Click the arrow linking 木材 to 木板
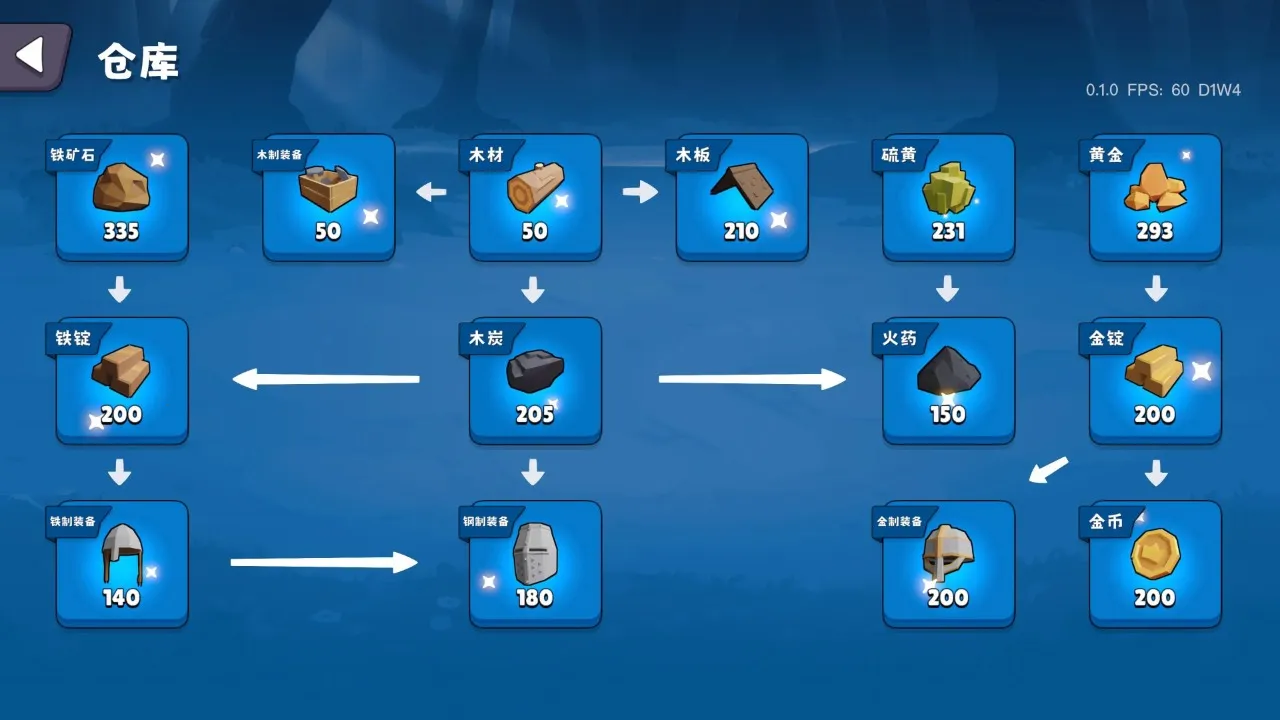 click(639, 190)
